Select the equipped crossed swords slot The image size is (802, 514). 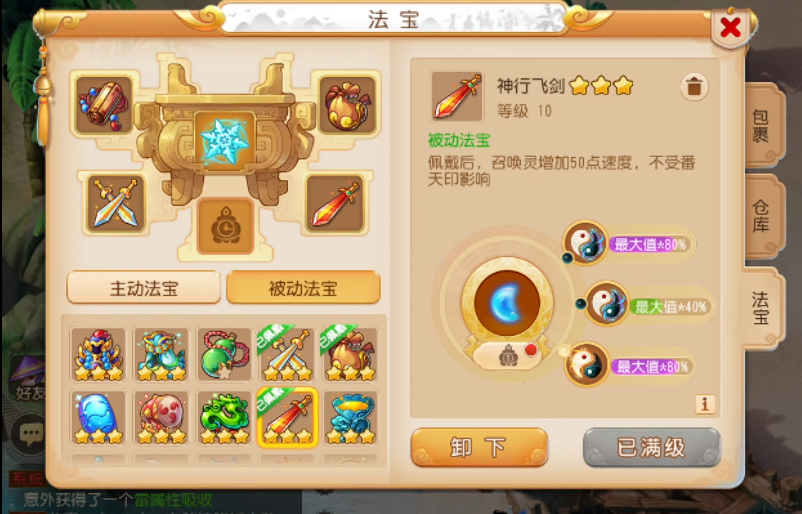pyautogui.click(x=114, y=203)
